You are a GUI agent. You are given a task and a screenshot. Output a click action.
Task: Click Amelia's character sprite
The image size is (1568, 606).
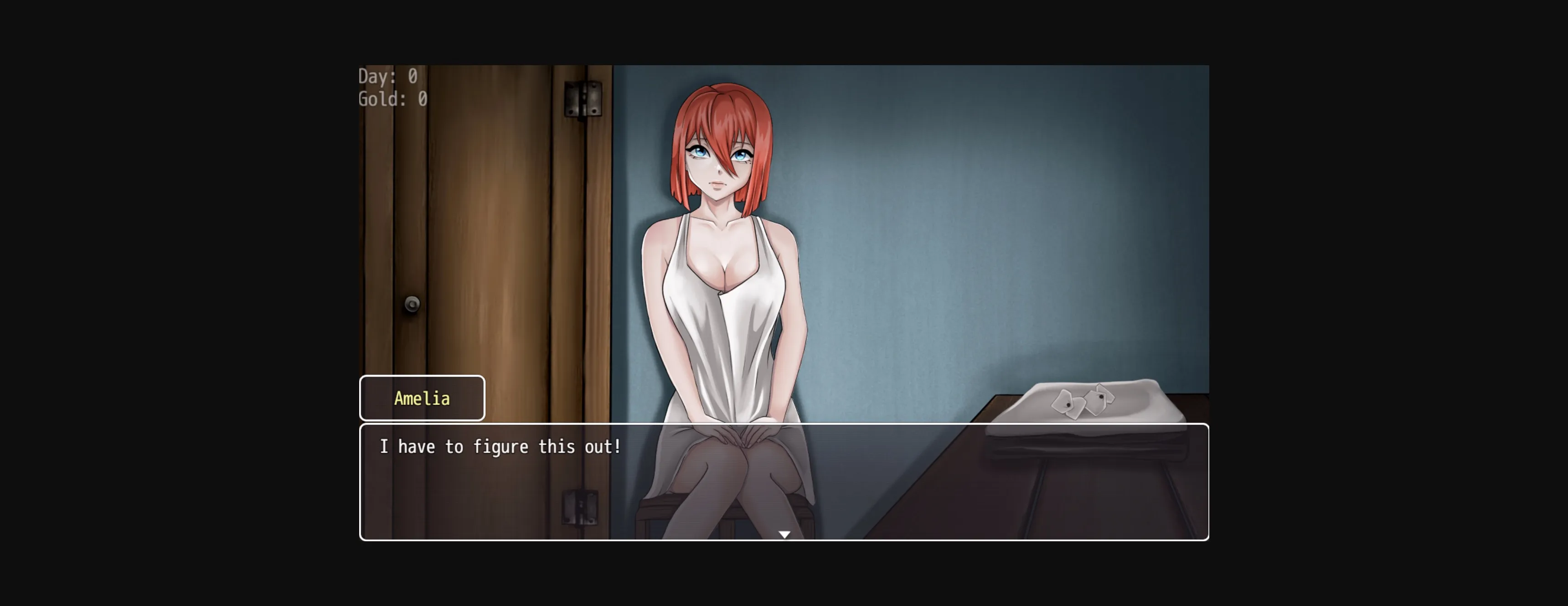click(718, 274)
